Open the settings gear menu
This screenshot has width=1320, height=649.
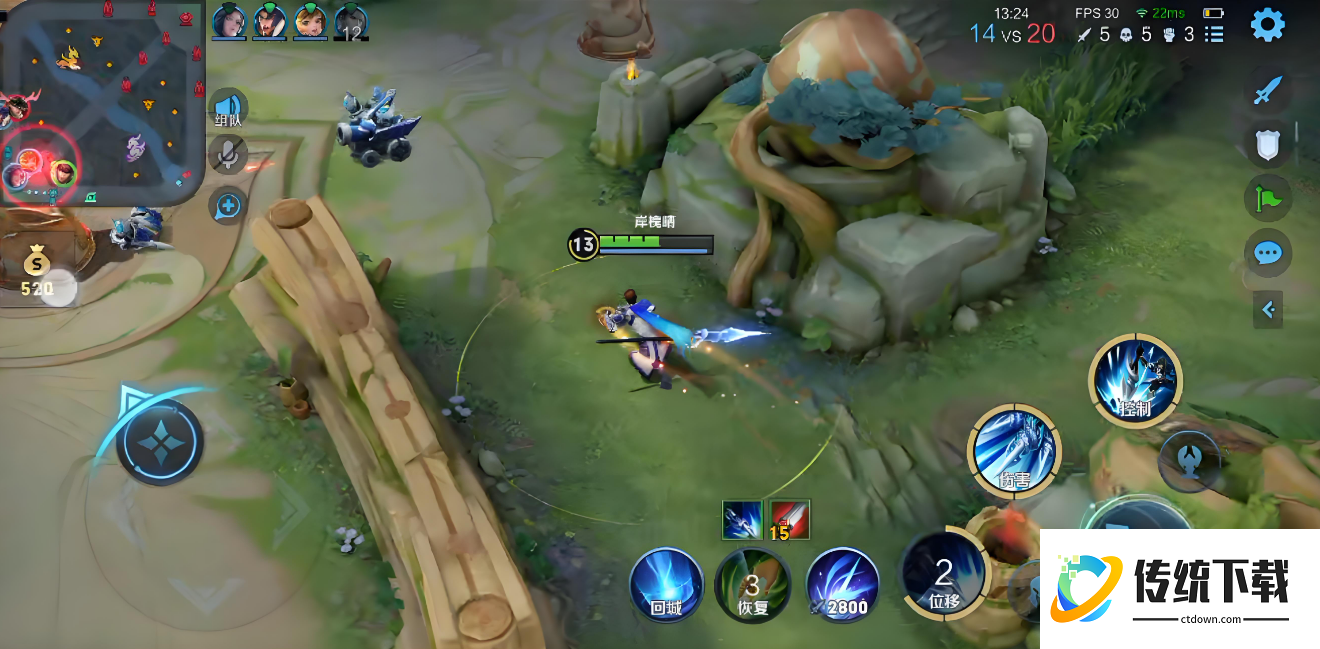[x=1267, y=25]
